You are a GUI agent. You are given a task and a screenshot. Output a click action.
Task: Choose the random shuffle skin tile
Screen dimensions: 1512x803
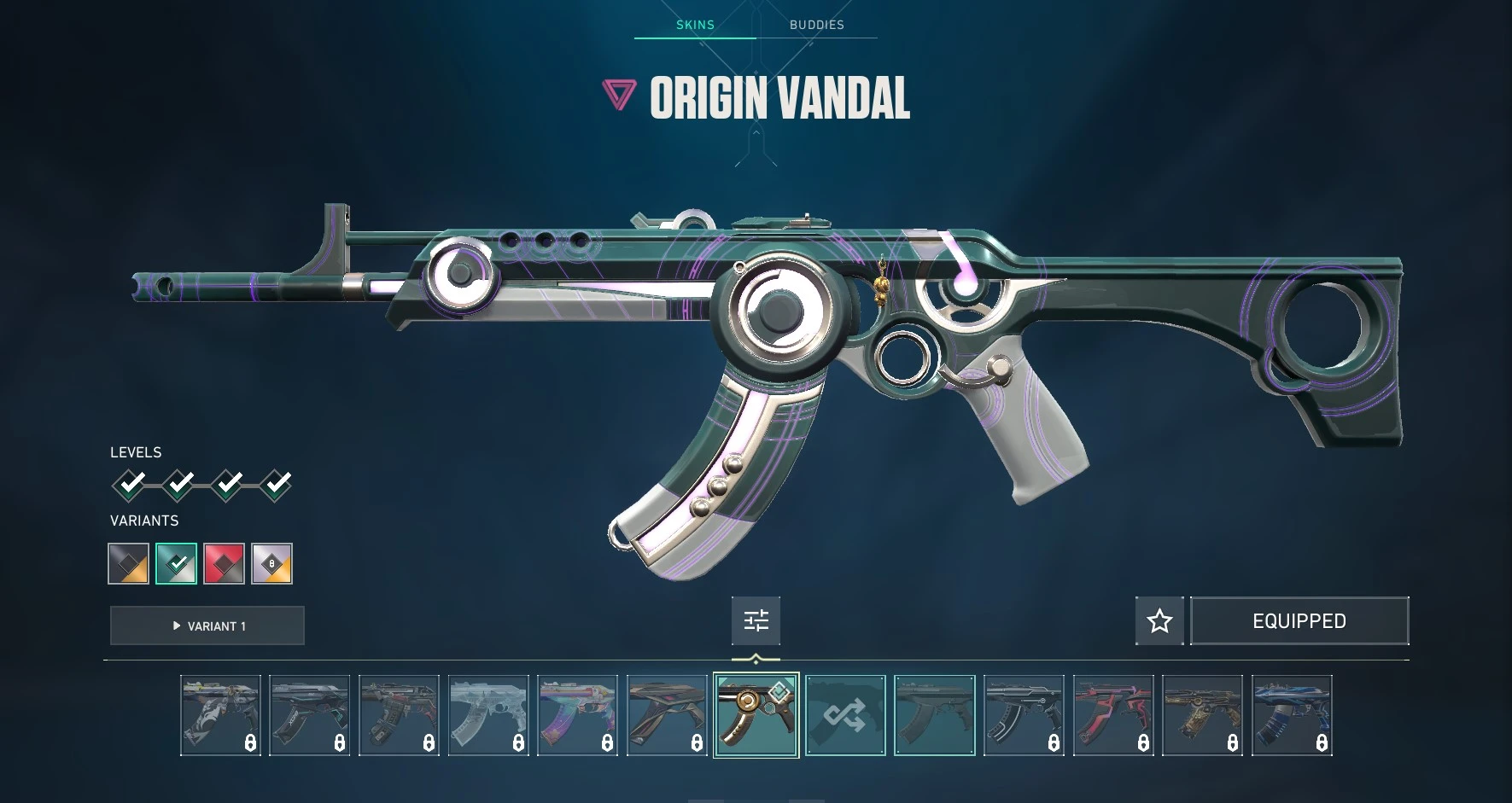[845, 715]
